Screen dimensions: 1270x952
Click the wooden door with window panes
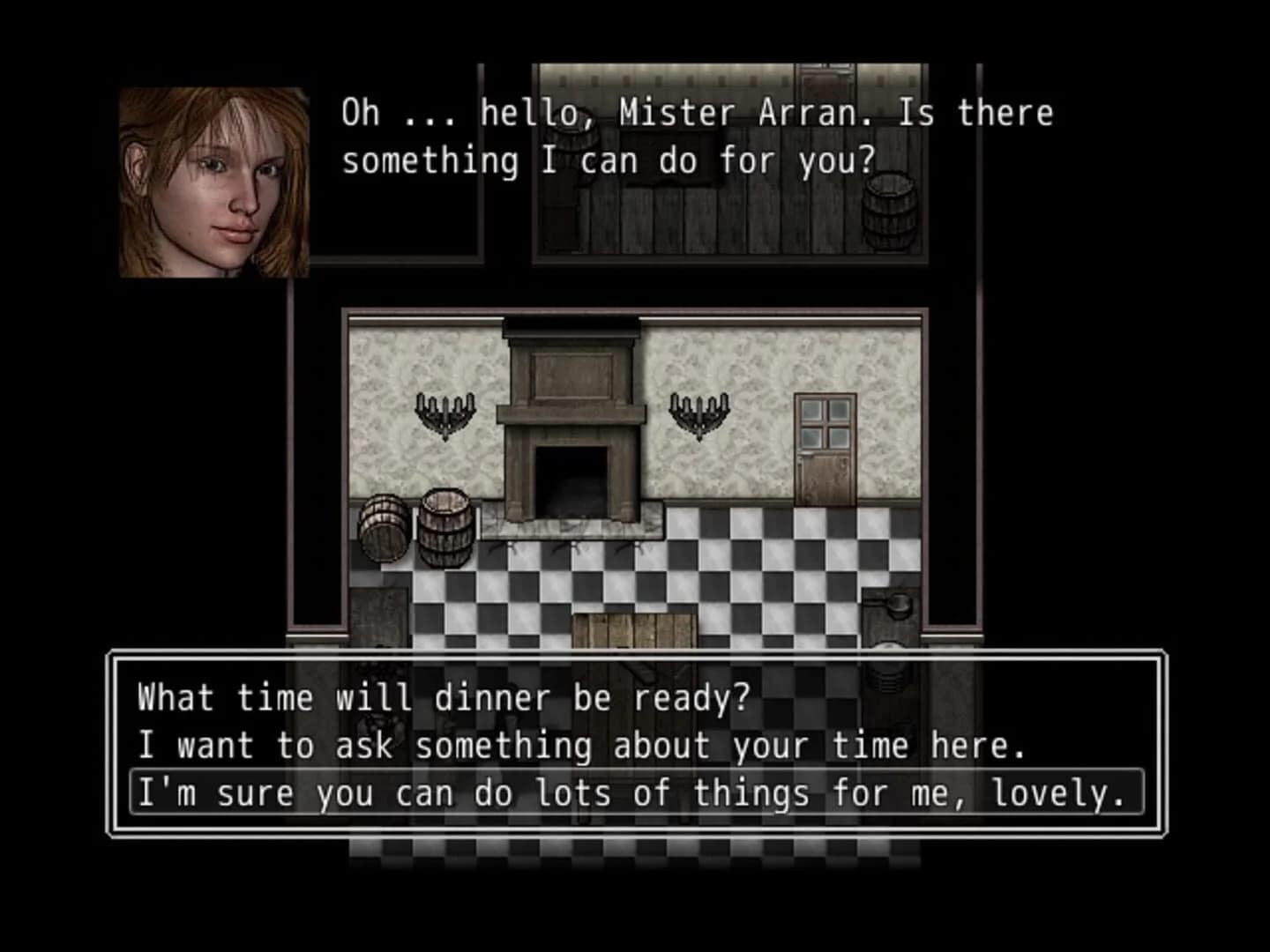coord(825,450)
